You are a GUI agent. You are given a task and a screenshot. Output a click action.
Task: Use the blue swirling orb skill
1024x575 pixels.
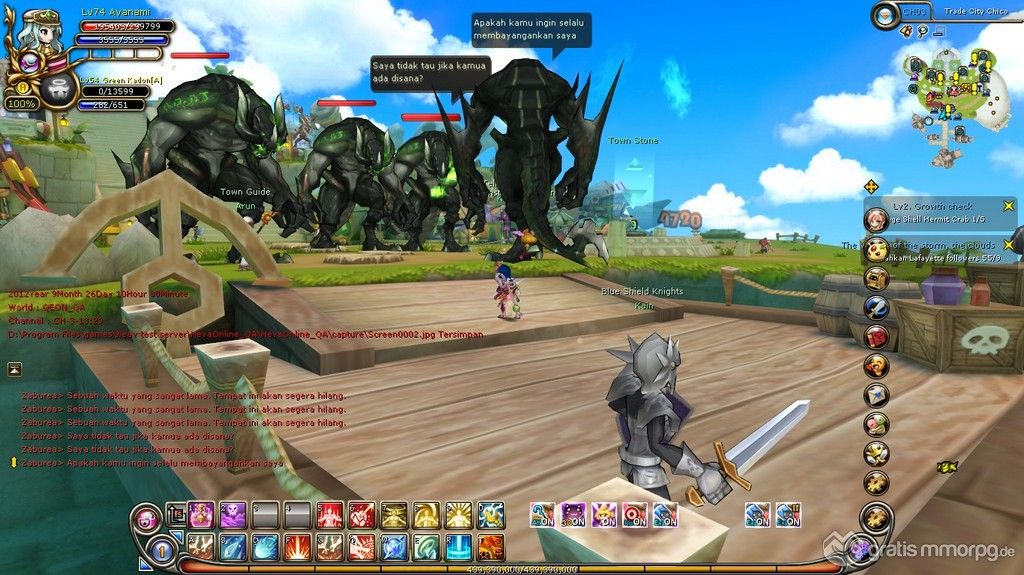(x=264, y=547)
